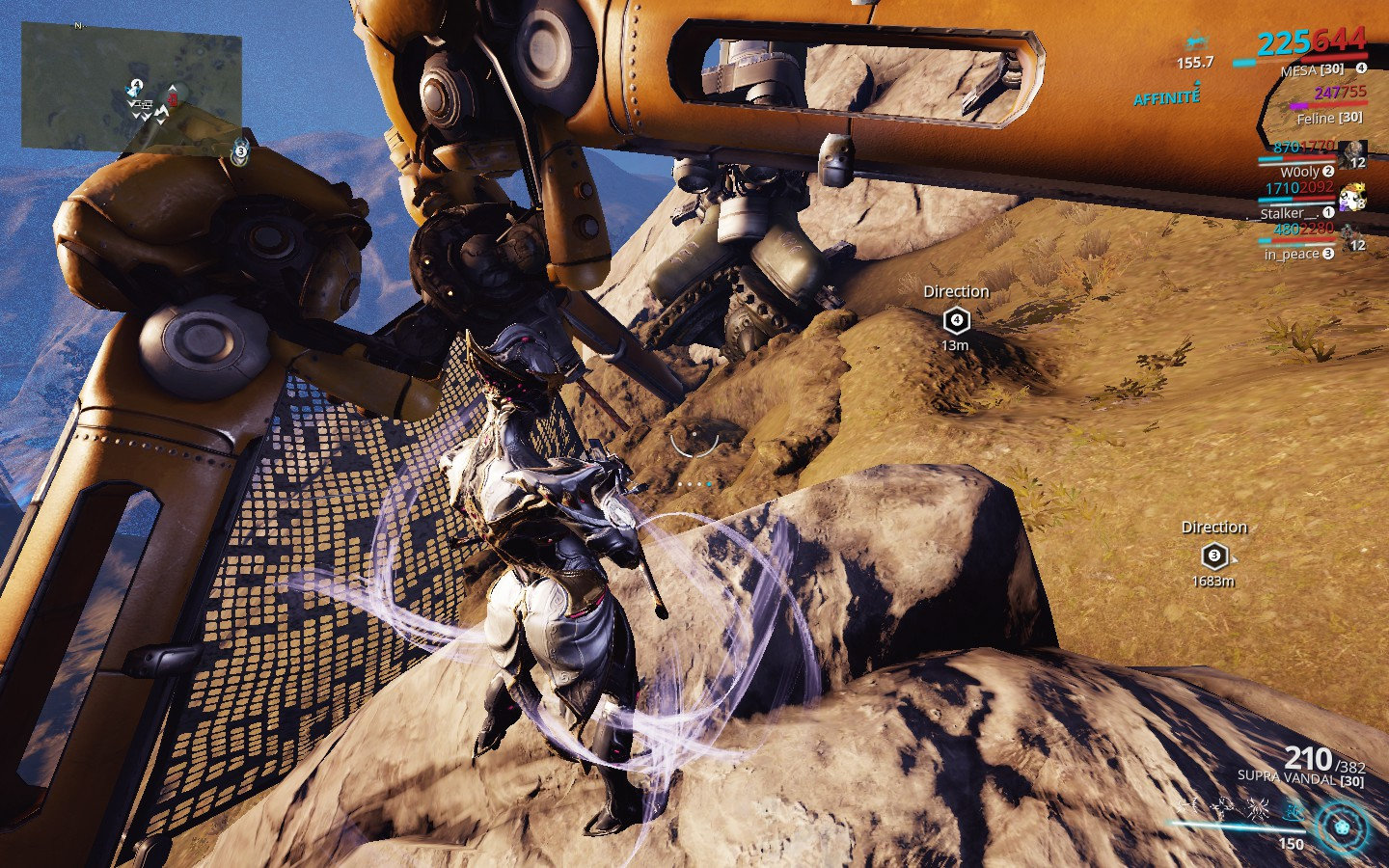Select the first Warframe ability icon
Screen dimensions: 1389x868
pos(1192,804)
